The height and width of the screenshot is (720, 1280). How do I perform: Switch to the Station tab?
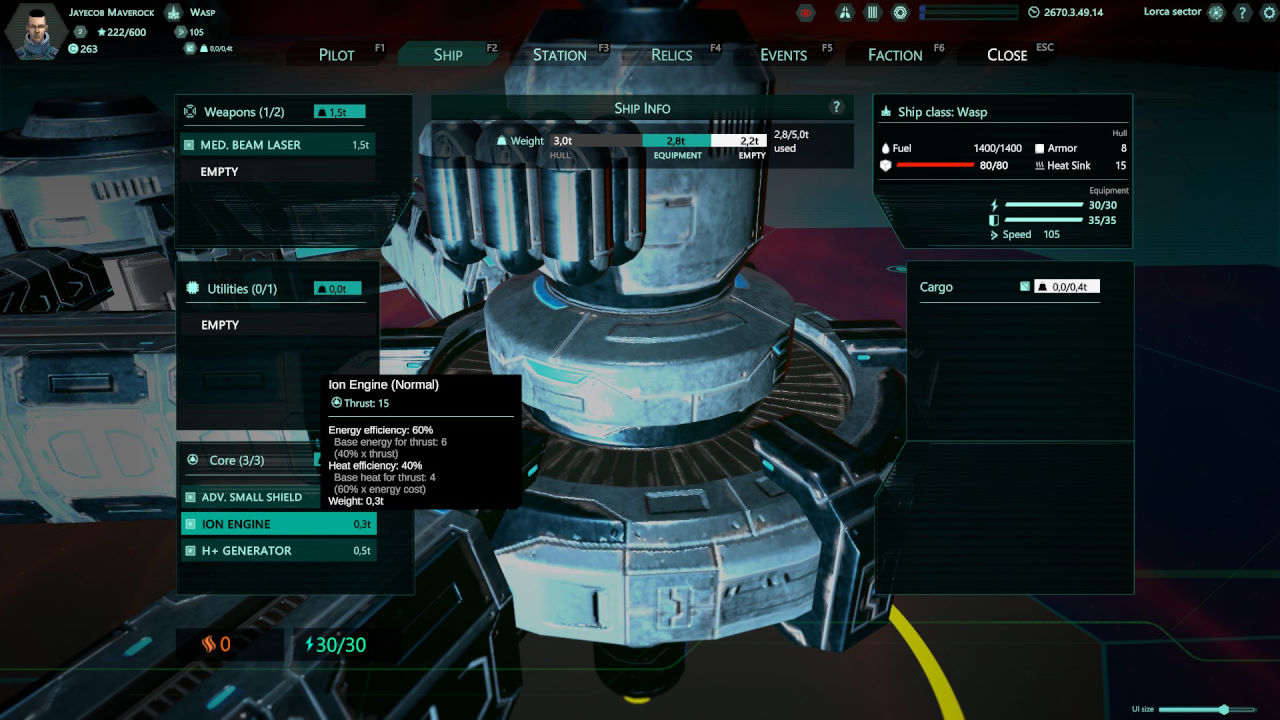tap(559, 55)
